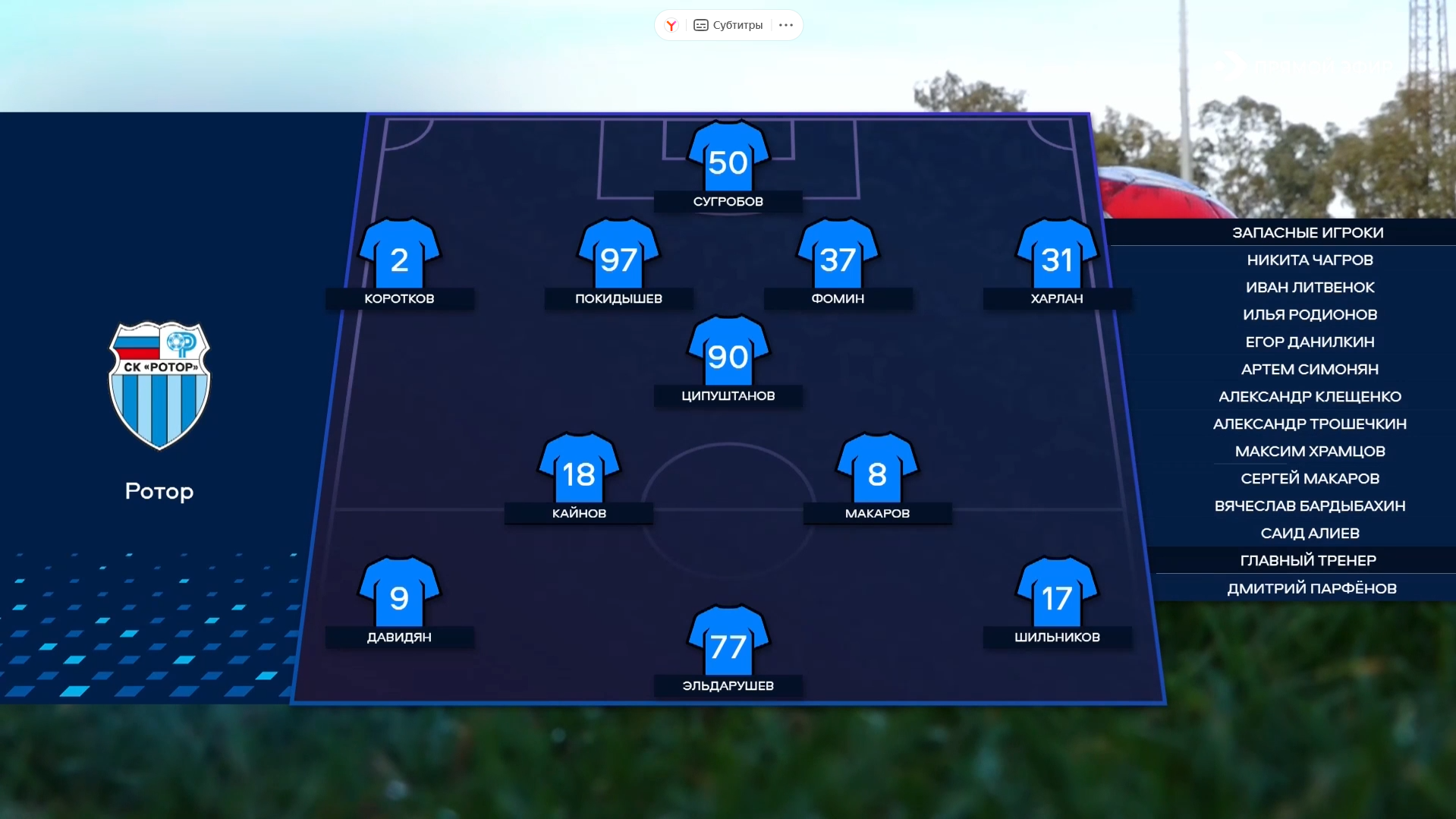This screenshot has width=1456, height=819.
Task: Open the three-dots more options menu
Action: point(786,25)
